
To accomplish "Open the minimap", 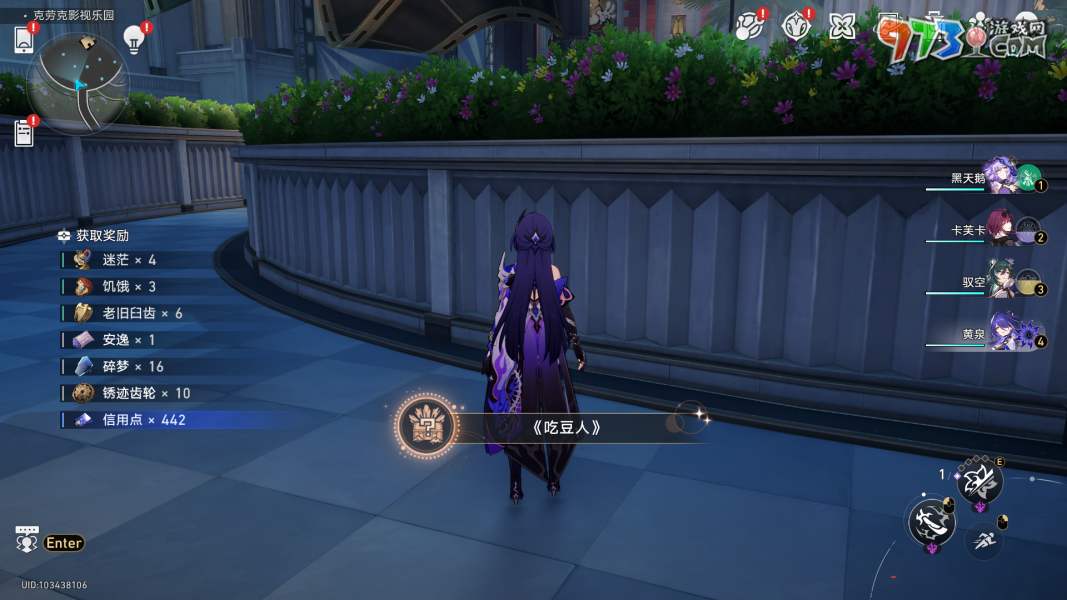I will [78, 83].
